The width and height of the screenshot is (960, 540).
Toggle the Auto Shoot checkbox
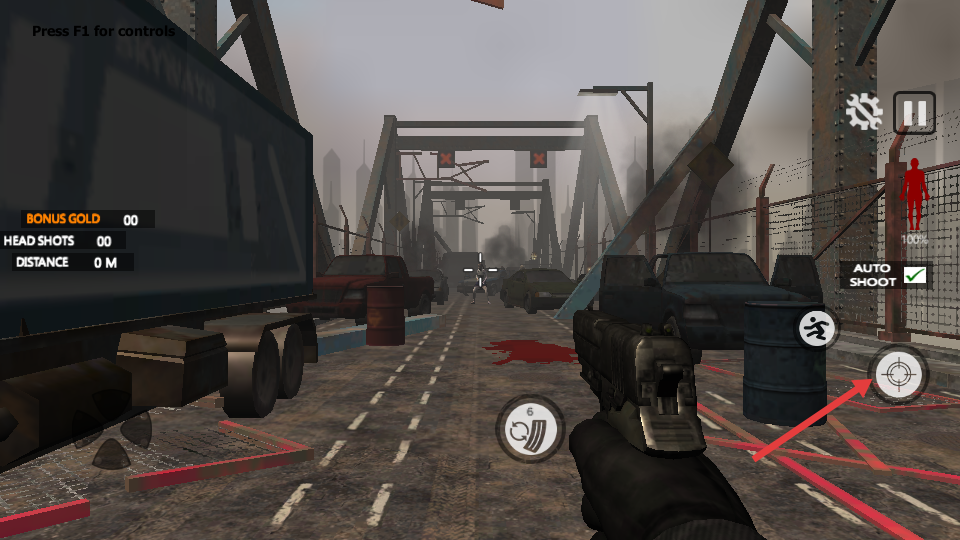pyautogui.click(x=914, y=275)
